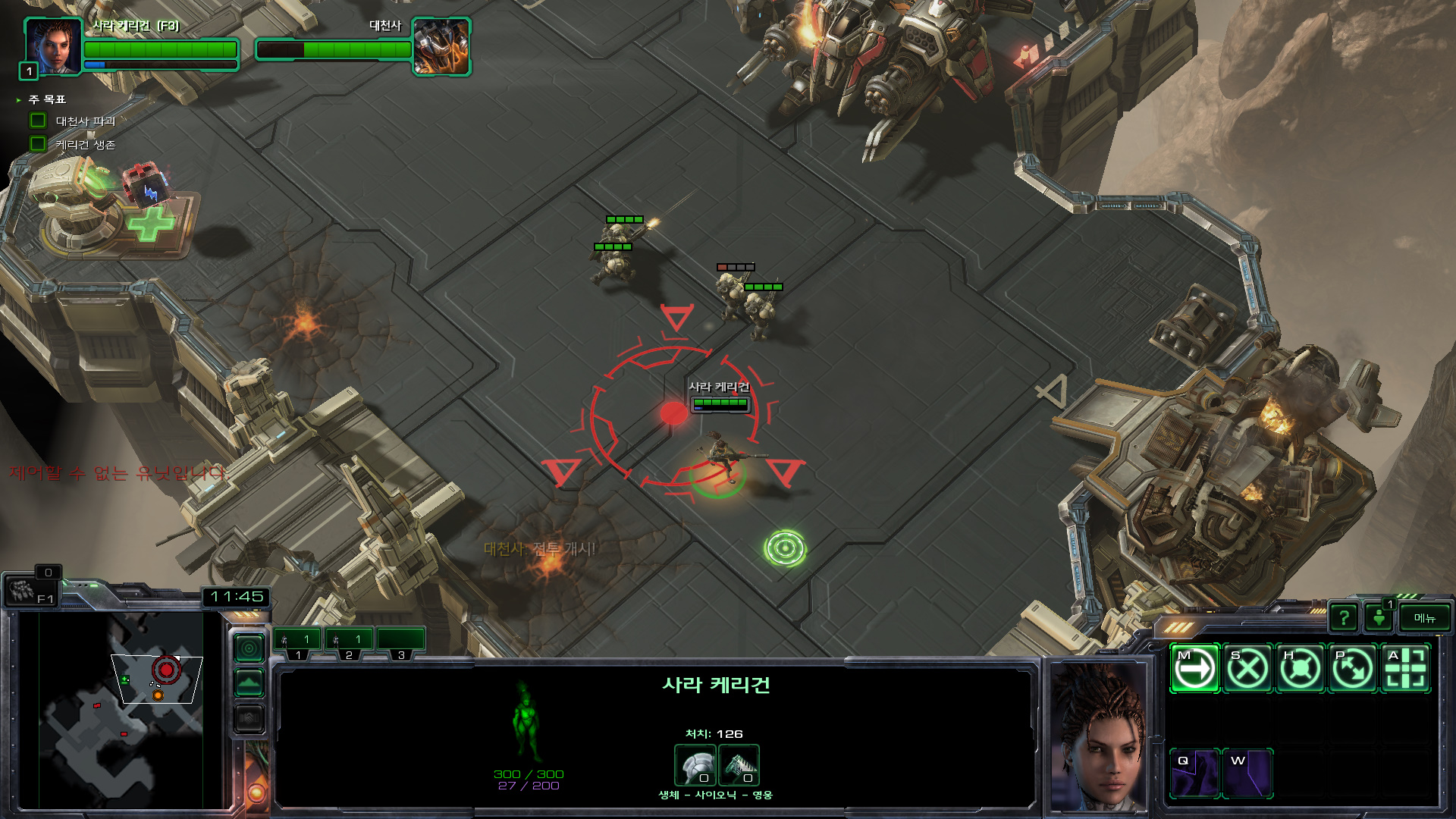Image resolution: width=1456 pixels, height=819 pixels.
Task: Click the 대천사 파괴 objective entry
Action: (x=85, y=121)
